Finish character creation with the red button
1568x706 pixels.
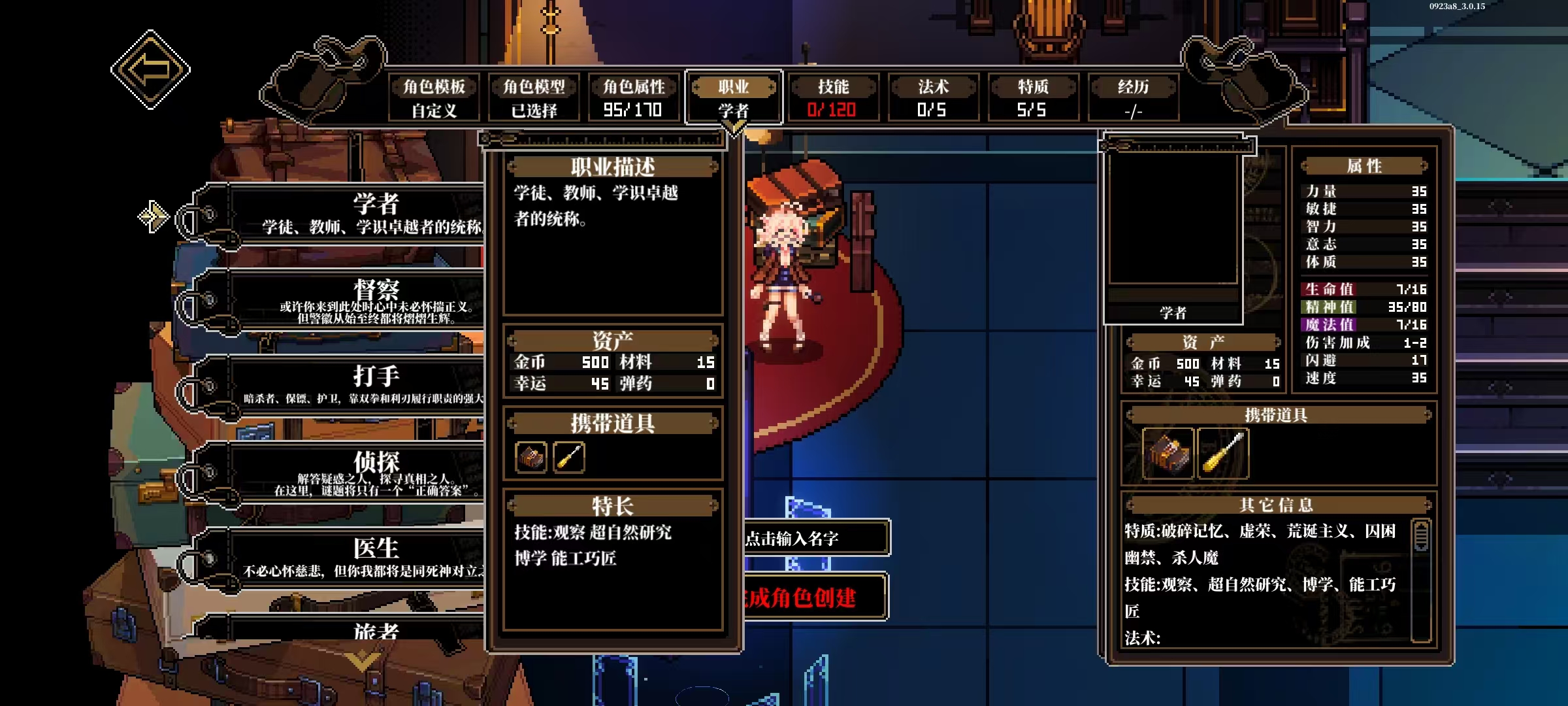pos(815,597)
